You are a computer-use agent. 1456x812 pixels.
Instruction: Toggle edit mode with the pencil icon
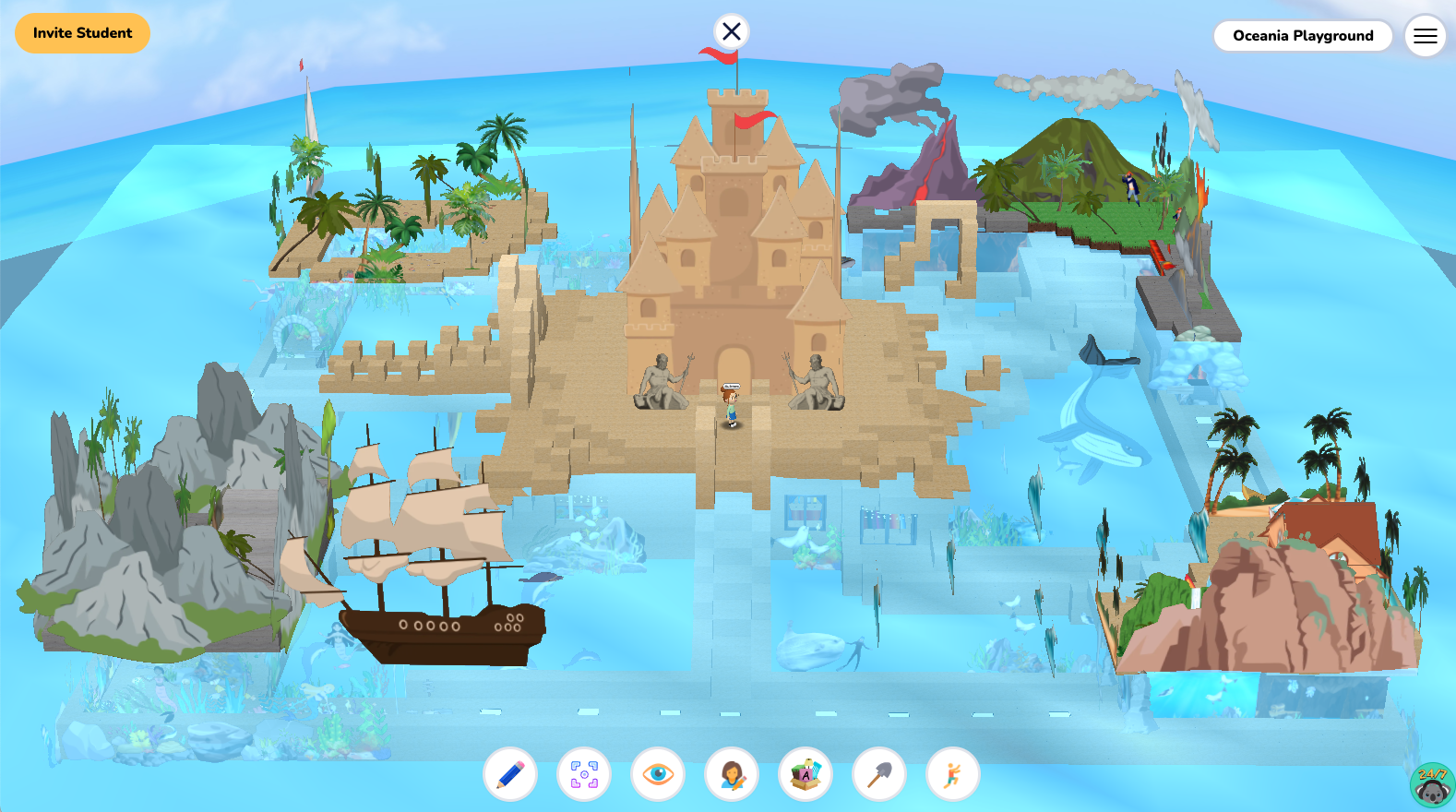click(510, 775)
